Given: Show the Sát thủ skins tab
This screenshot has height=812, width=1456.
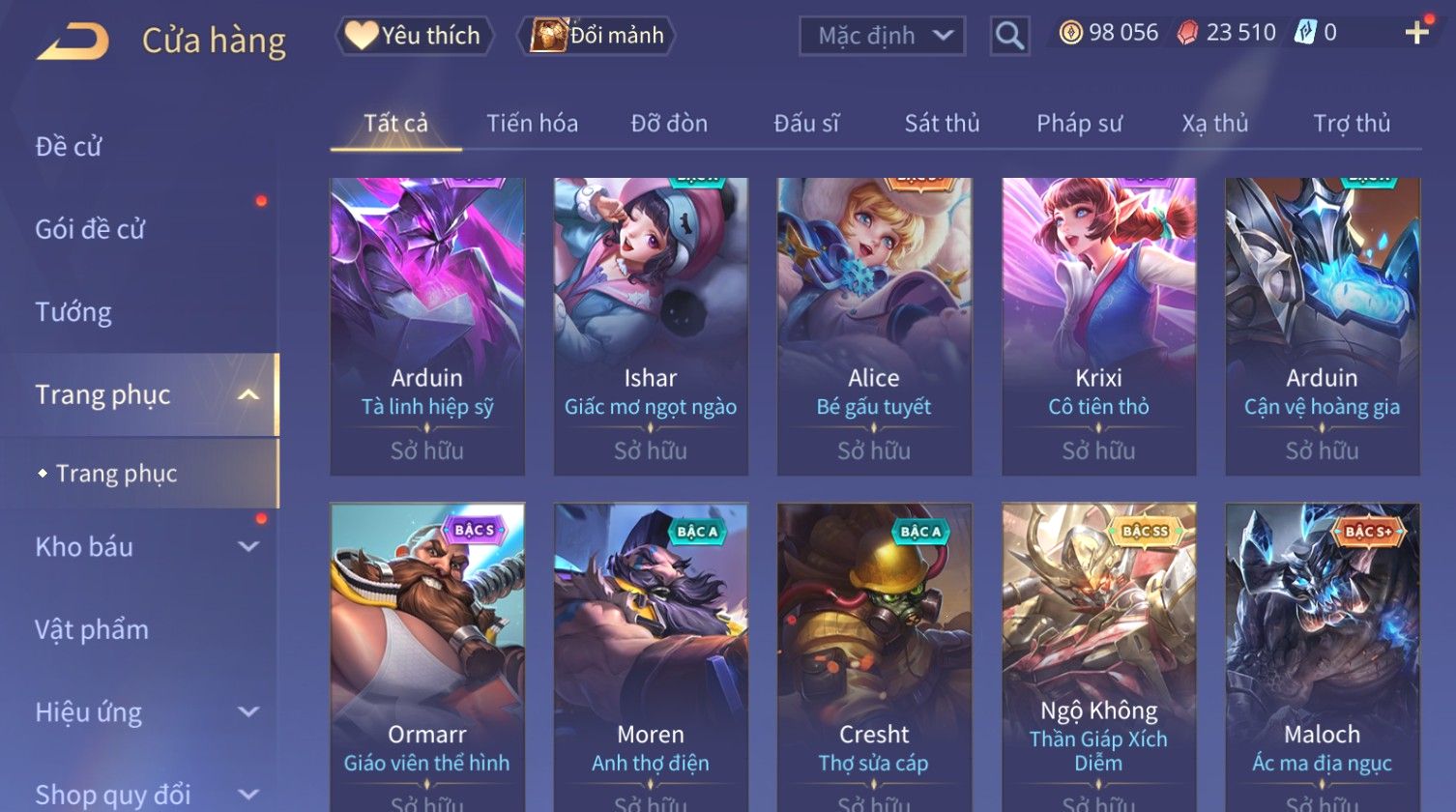Looking at the screenshot, I should [942, 124].
